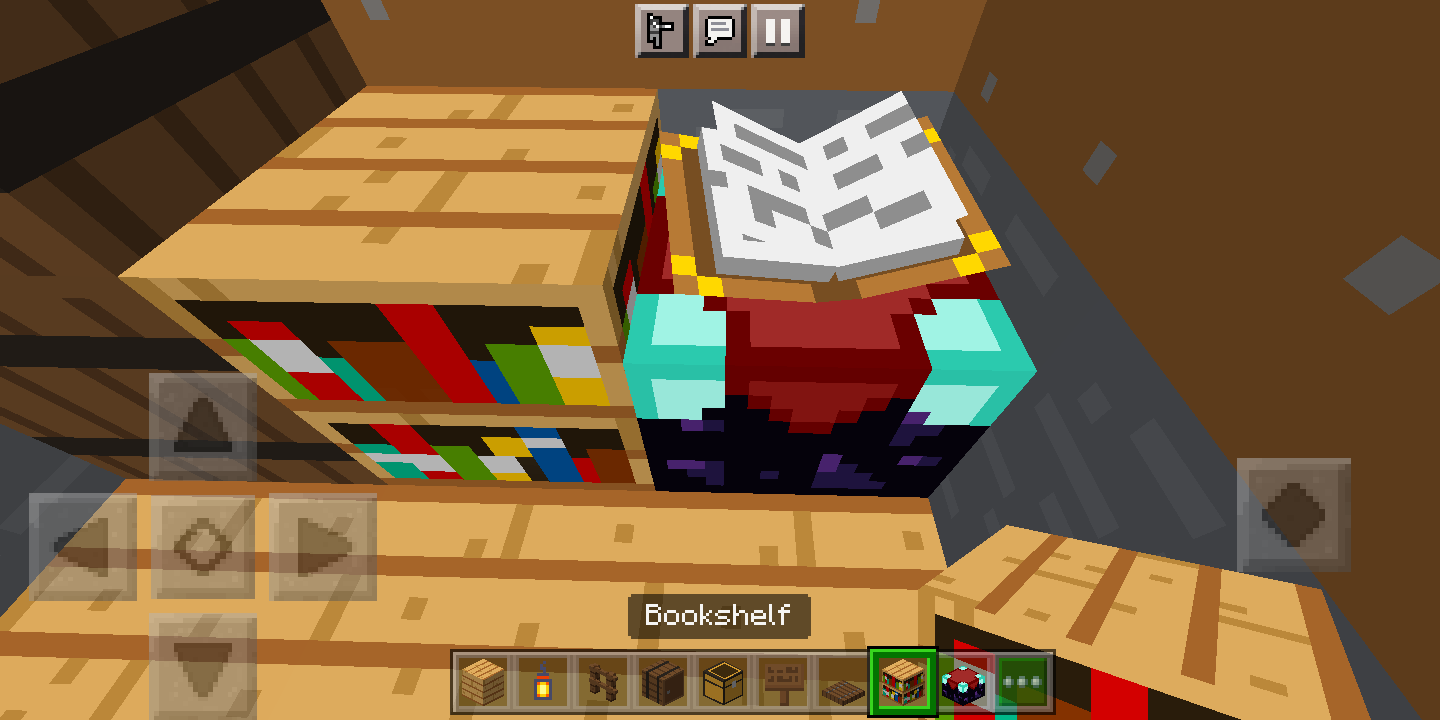Select the oak fence hotbar slot
This screenshot has width=1440, height=720.
coord(603,682)
